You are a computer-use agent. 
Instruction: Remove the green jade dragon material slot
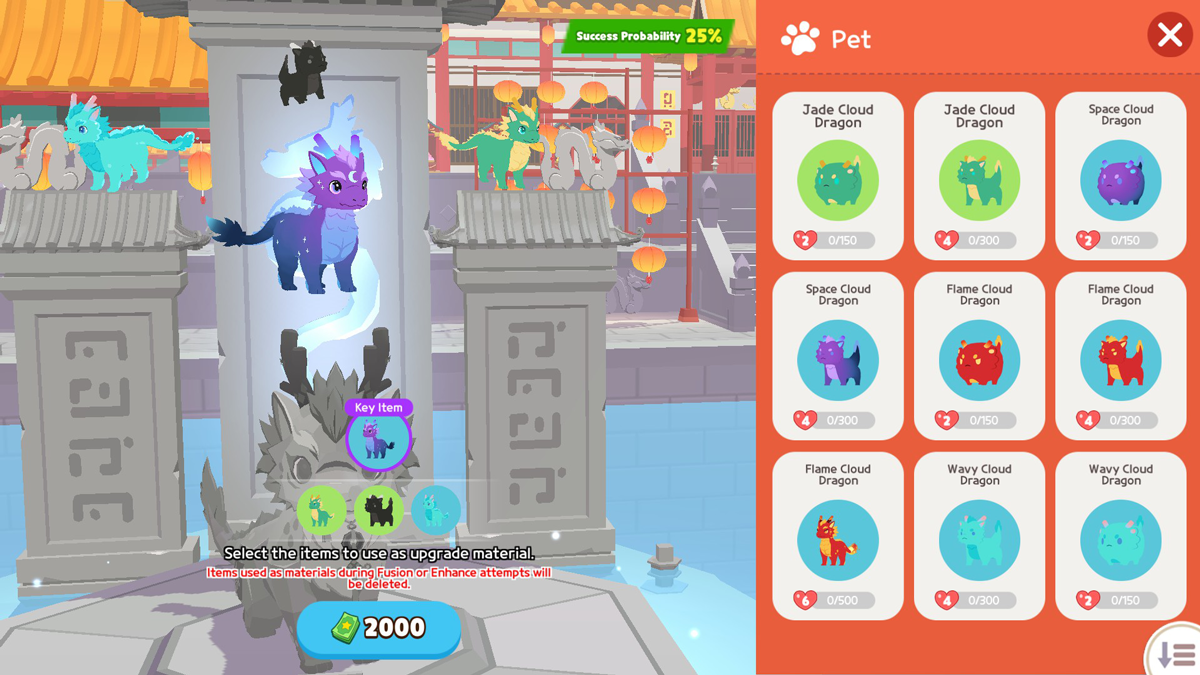[321, 511]
